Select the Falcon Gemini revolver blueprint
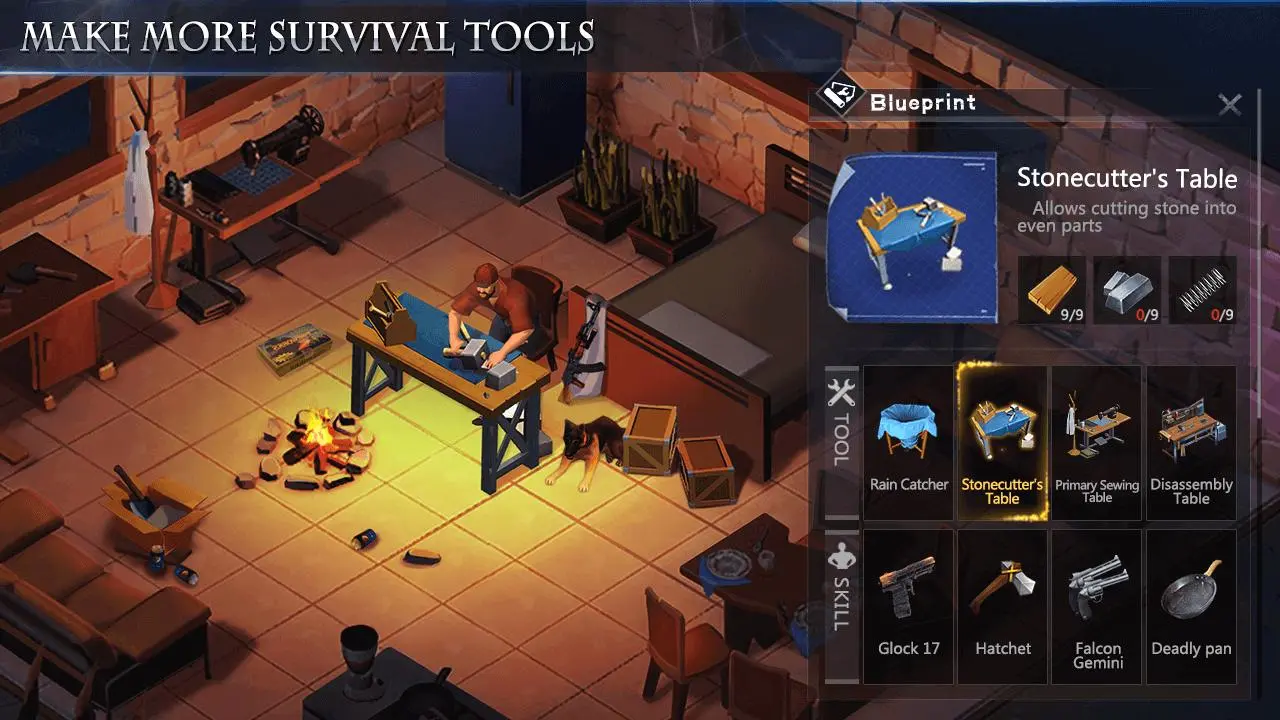Viewport: 1280px width, 720px height. pyautogui.click(x=1096, y=606)
